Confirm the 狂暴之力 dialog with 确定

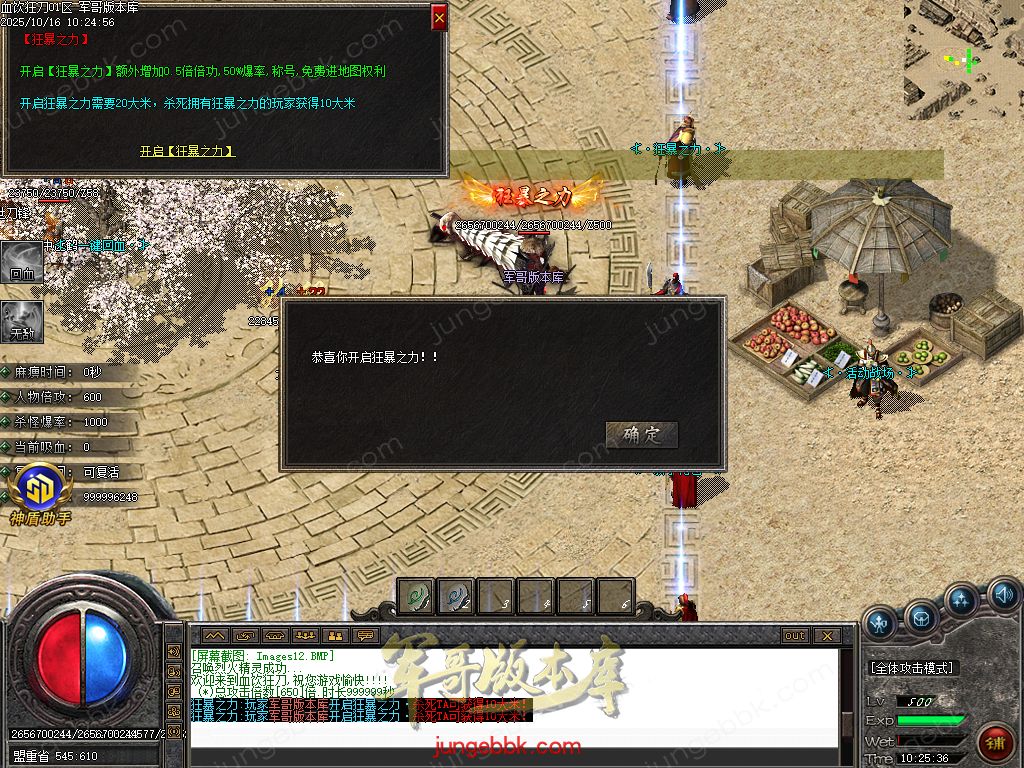[642, 435]
